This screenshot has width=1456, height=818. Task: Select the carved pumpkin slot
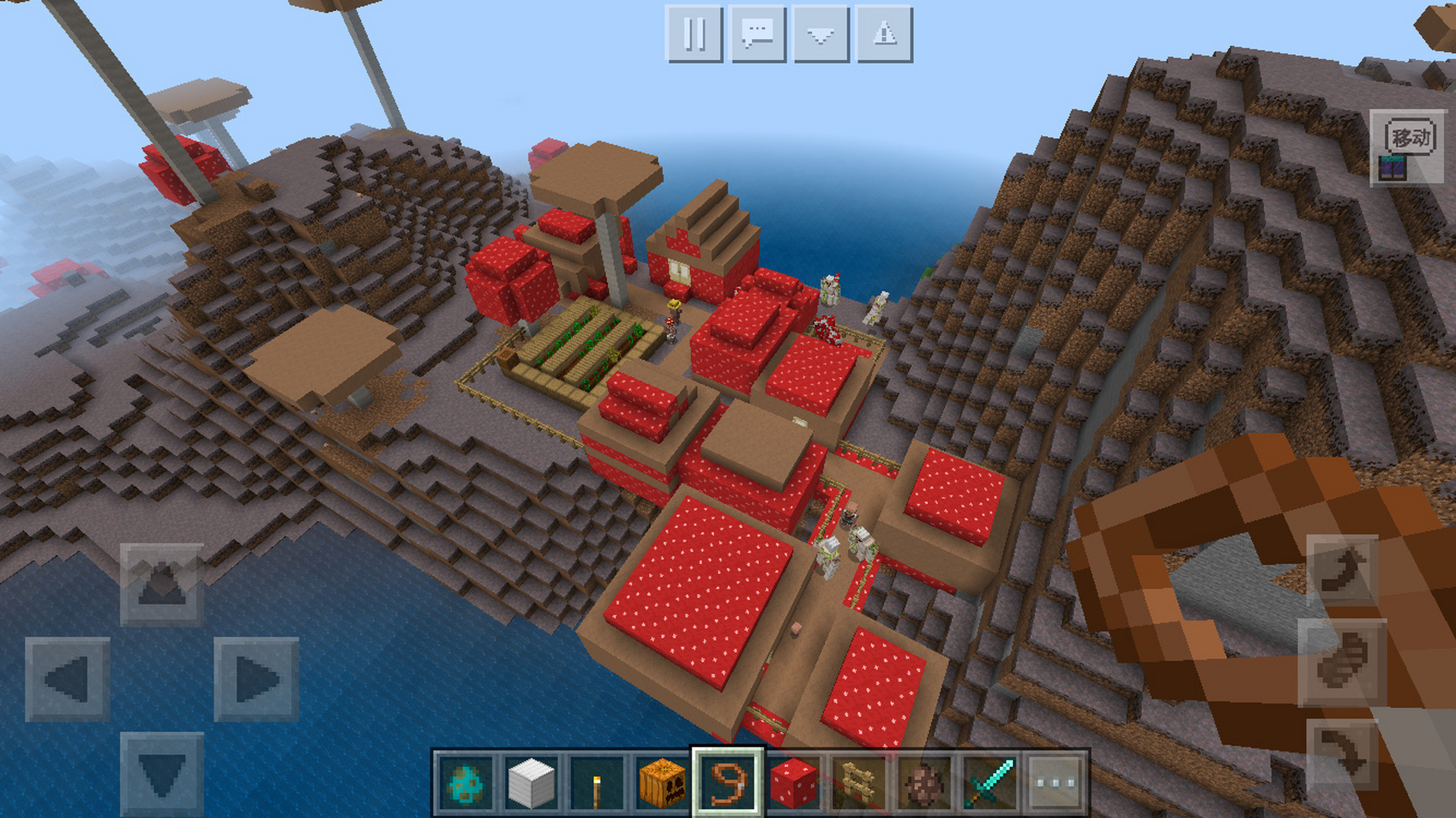(x=662, y=783)
